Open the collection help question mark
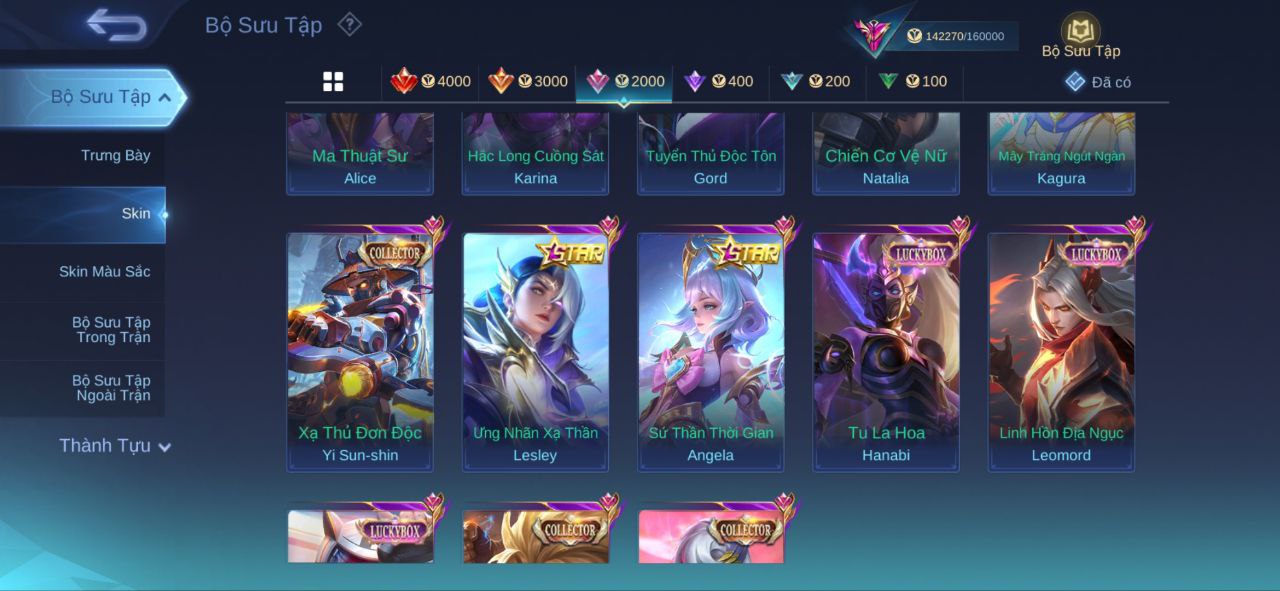 point(349,24)
